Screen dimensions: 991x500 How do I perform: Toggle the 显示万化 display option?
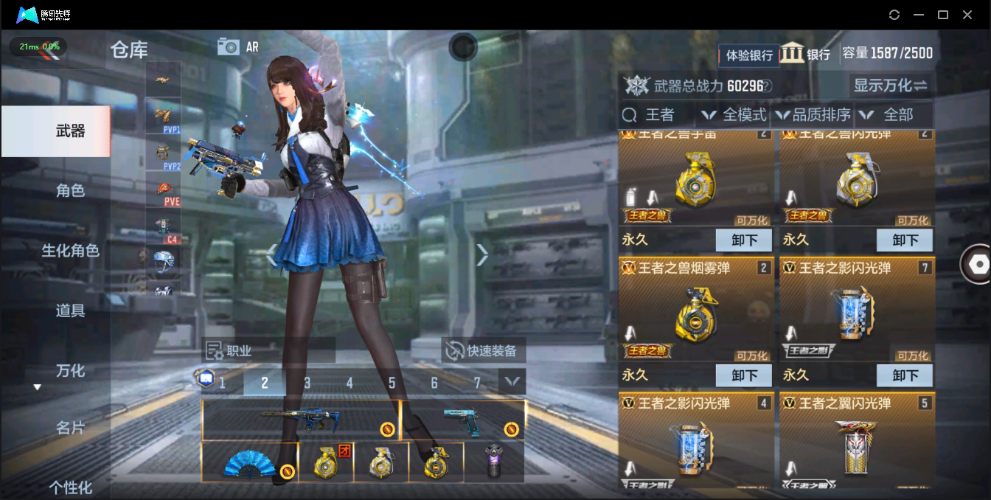coord(889,85)
